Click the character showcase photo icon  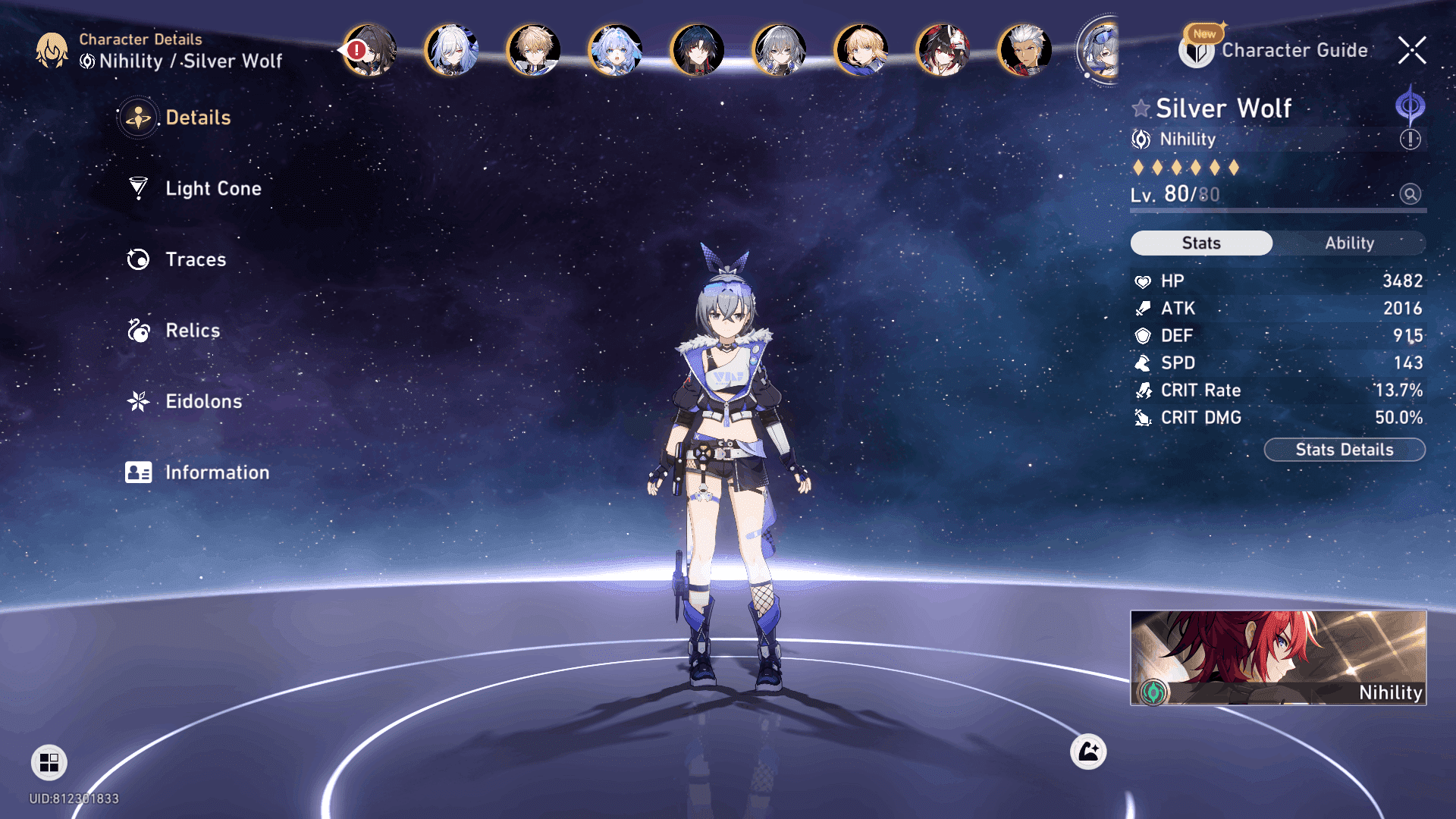click(x=1088, y=752)
